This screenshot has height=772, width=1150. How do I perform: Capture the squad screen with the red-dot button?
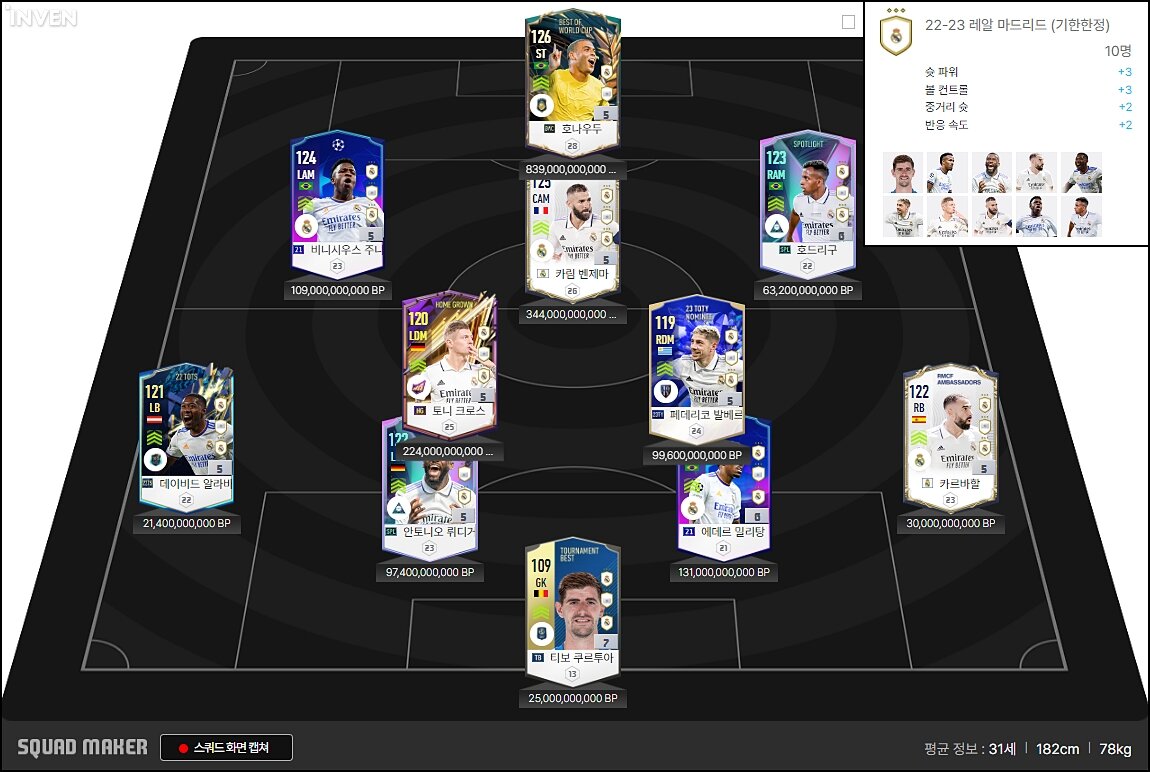pos(226,747)
